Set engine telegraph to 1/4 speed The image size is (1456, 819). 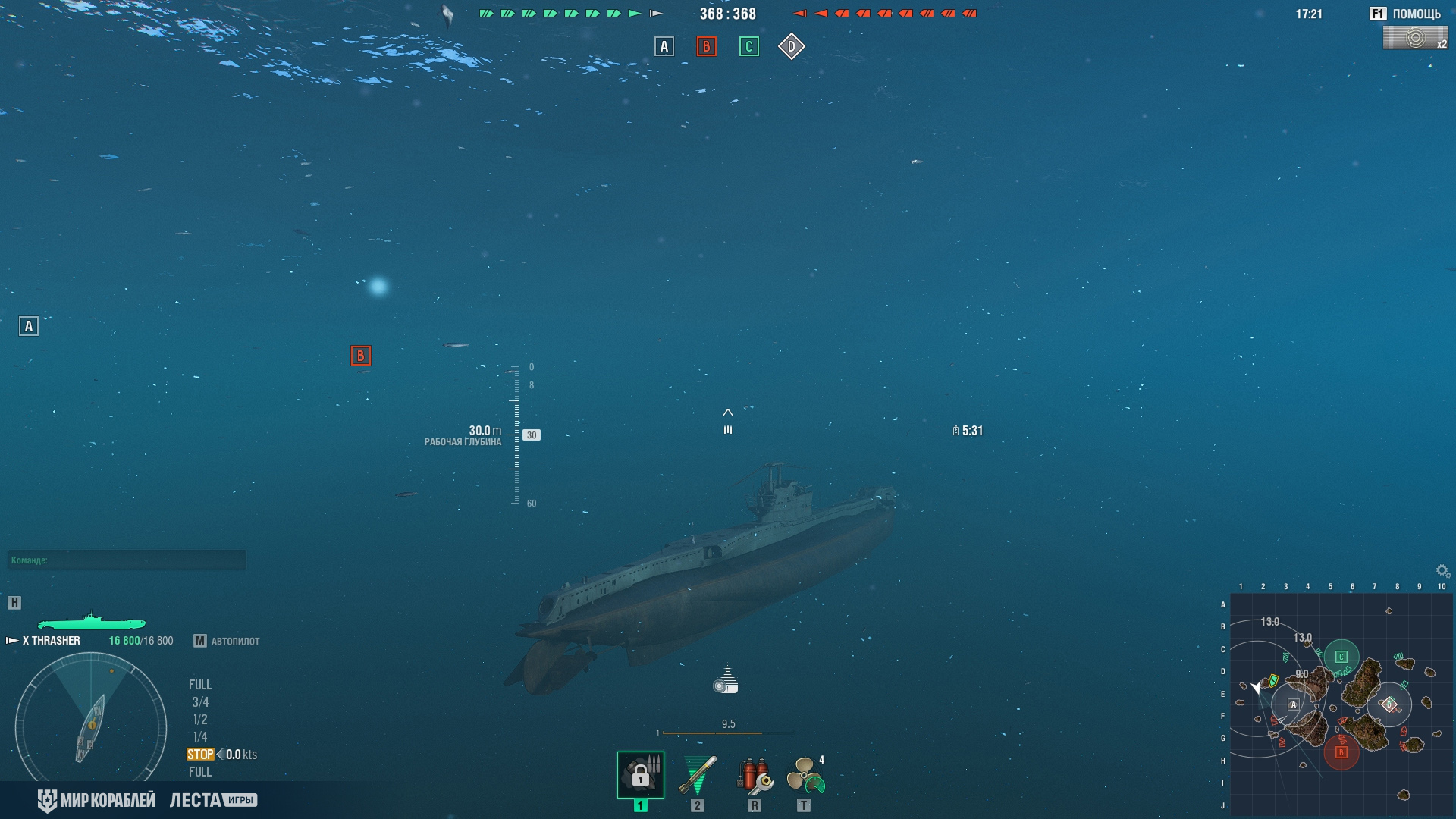point(200,737)
